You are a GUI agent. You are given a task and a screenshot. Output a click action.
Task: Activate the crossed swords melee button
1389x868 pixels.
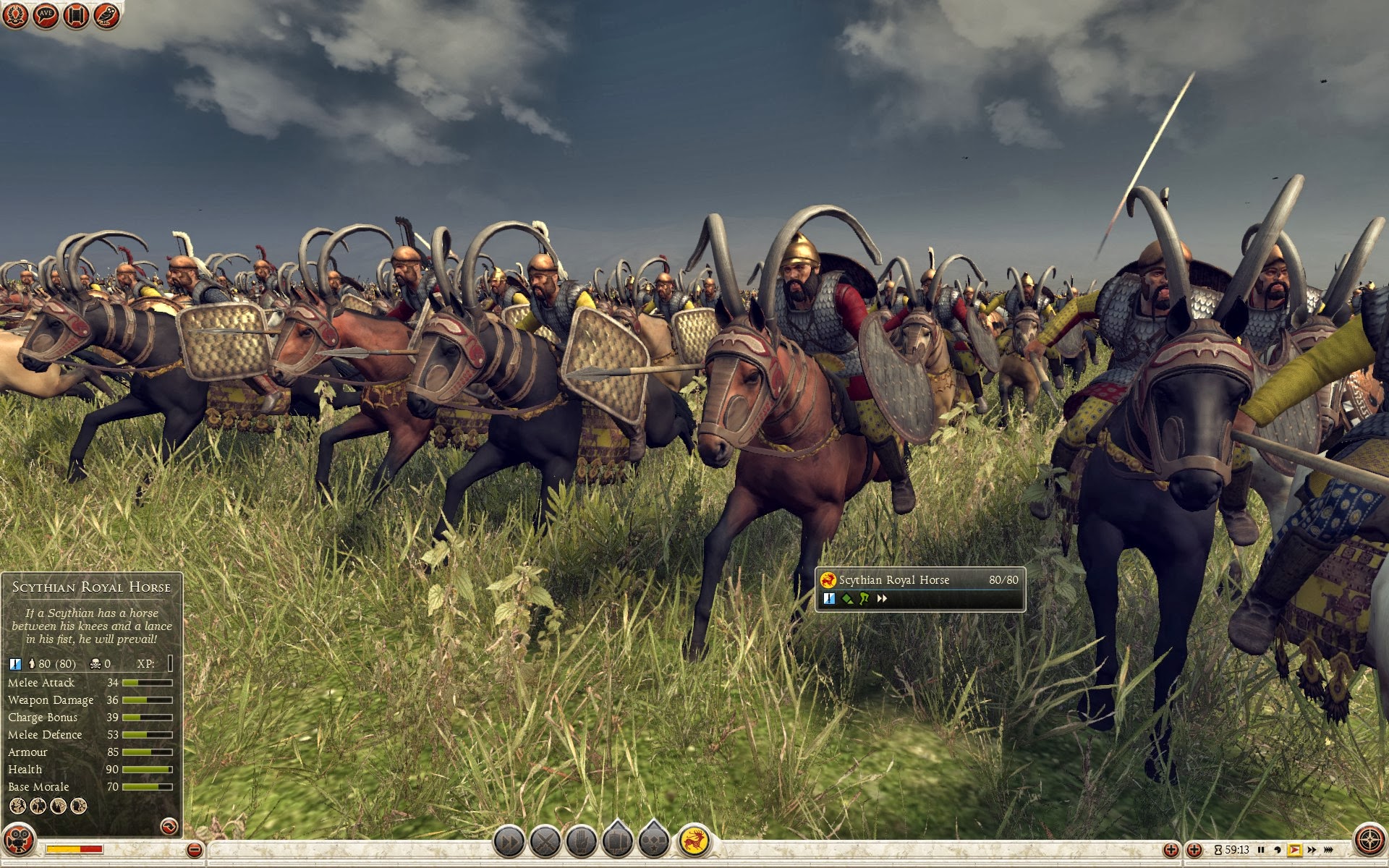coord(545,842)
